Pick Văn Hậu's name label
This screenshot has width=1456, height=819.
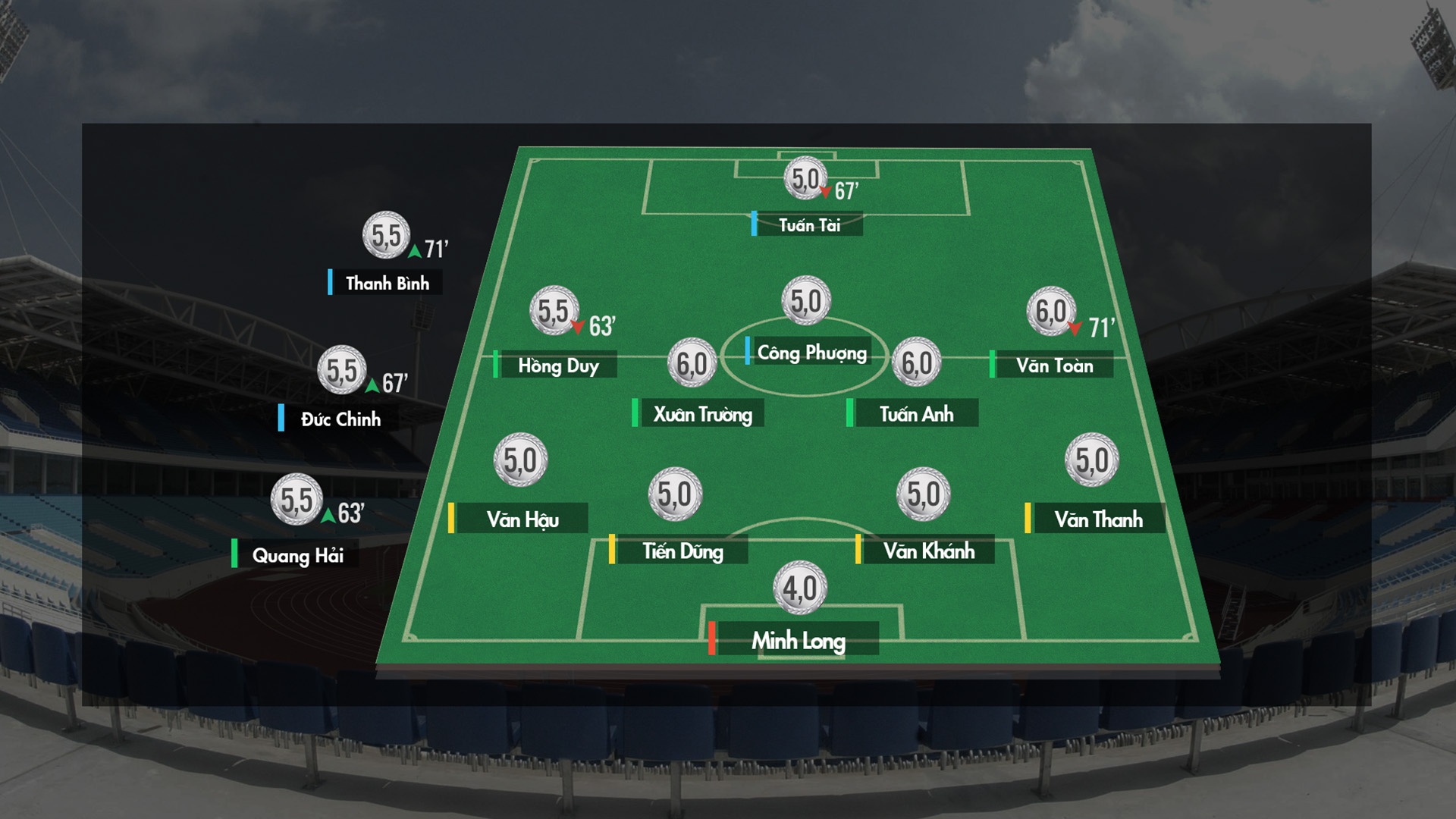pos(522,519)
